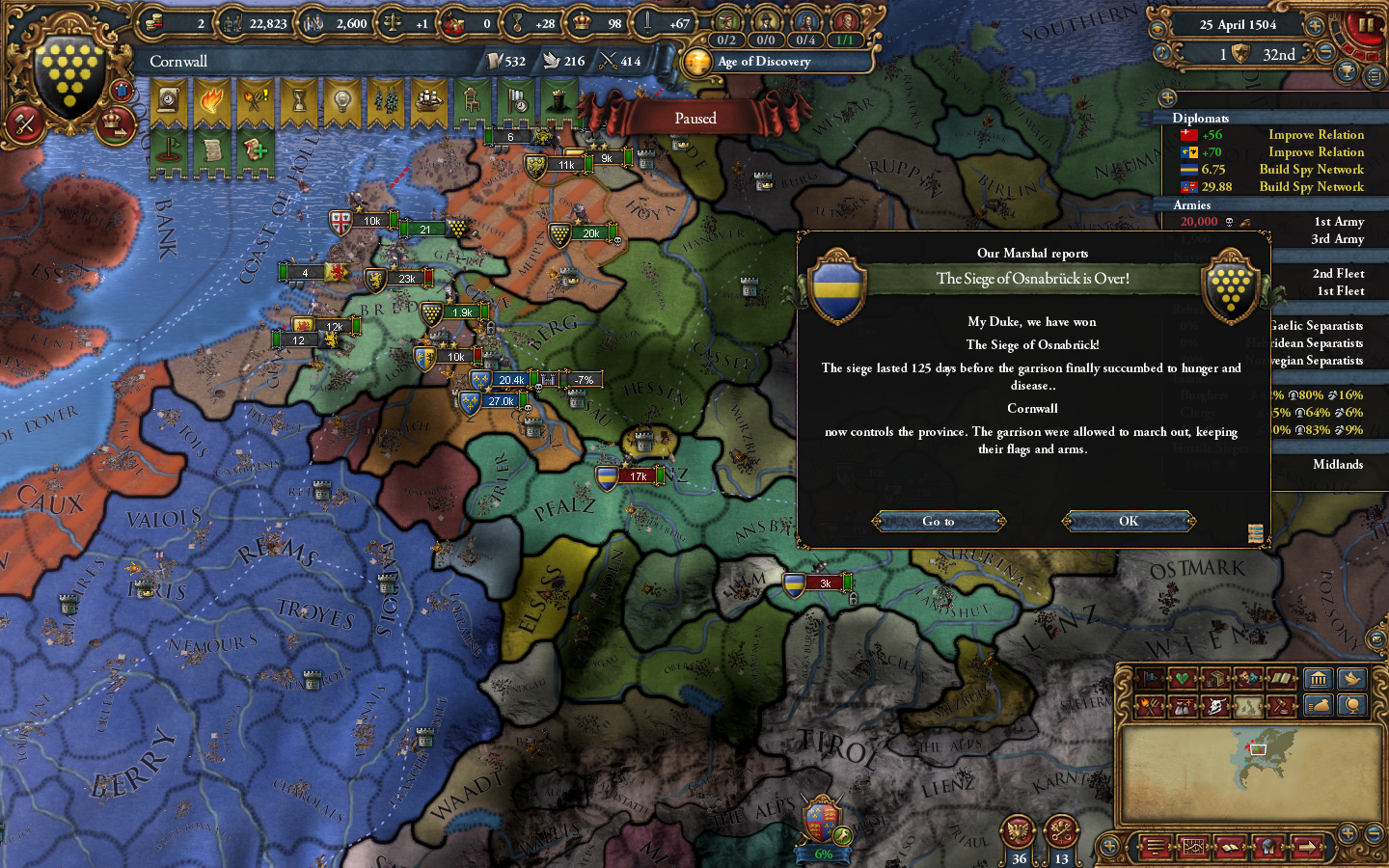This screenshot has height=868, width=1389.
Task: Switch to the Culture mapmode theater masks icon
Action: point(1248,678)
